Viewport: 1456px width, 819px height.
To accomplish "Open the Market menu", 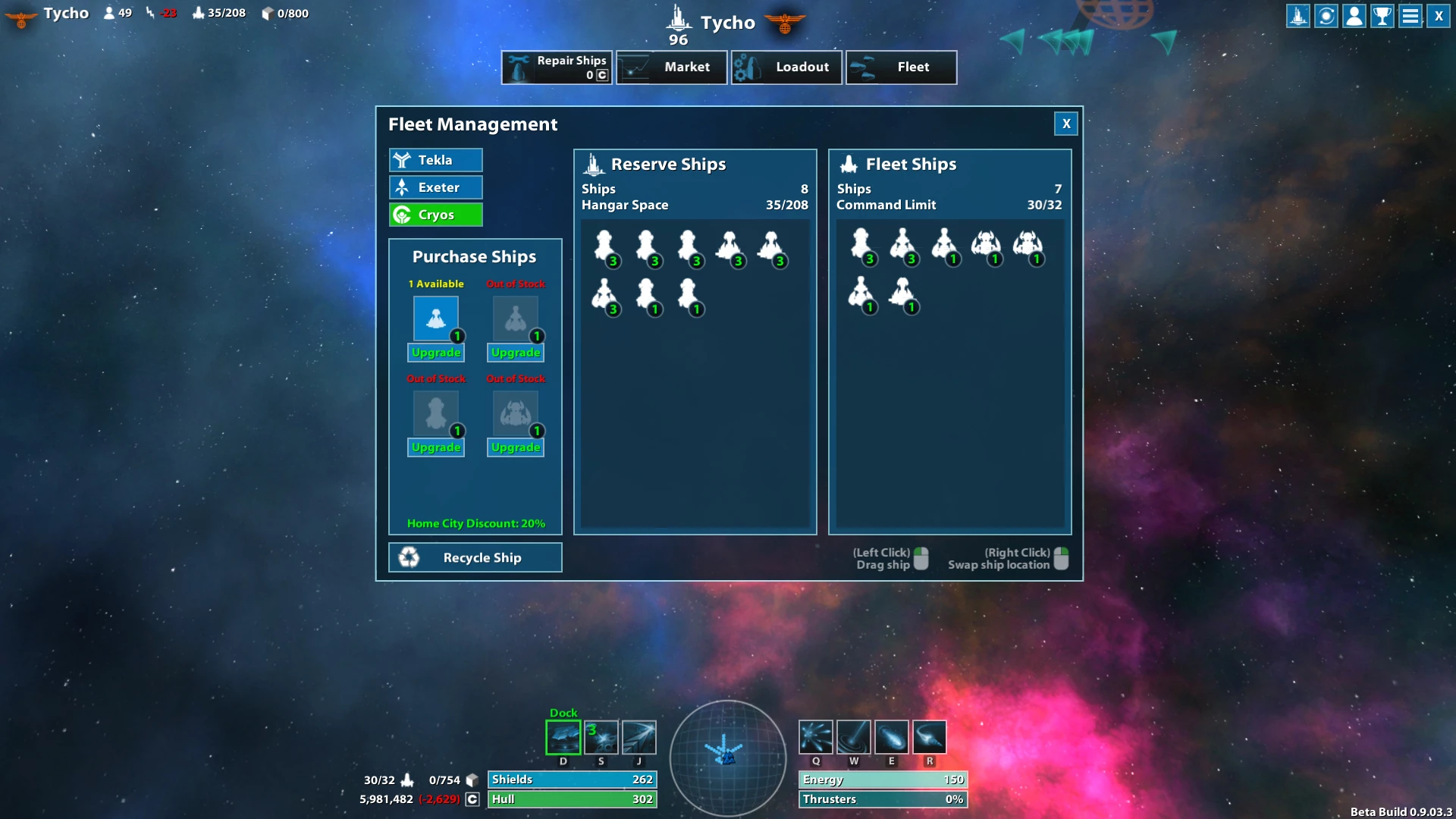I will click(671, 67).
